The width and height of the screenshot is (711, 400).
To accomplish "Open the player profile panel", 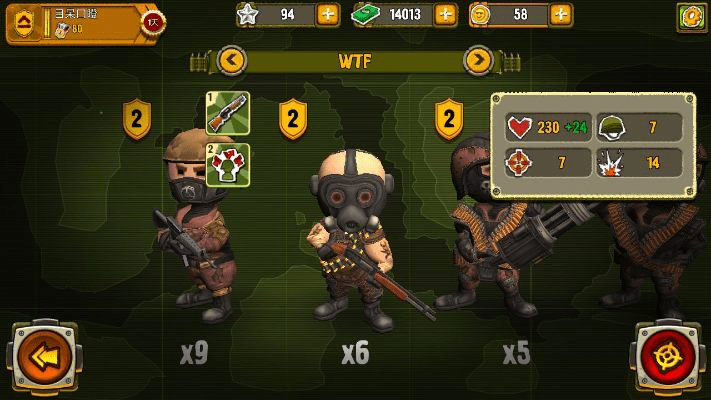I will [80, 22].
